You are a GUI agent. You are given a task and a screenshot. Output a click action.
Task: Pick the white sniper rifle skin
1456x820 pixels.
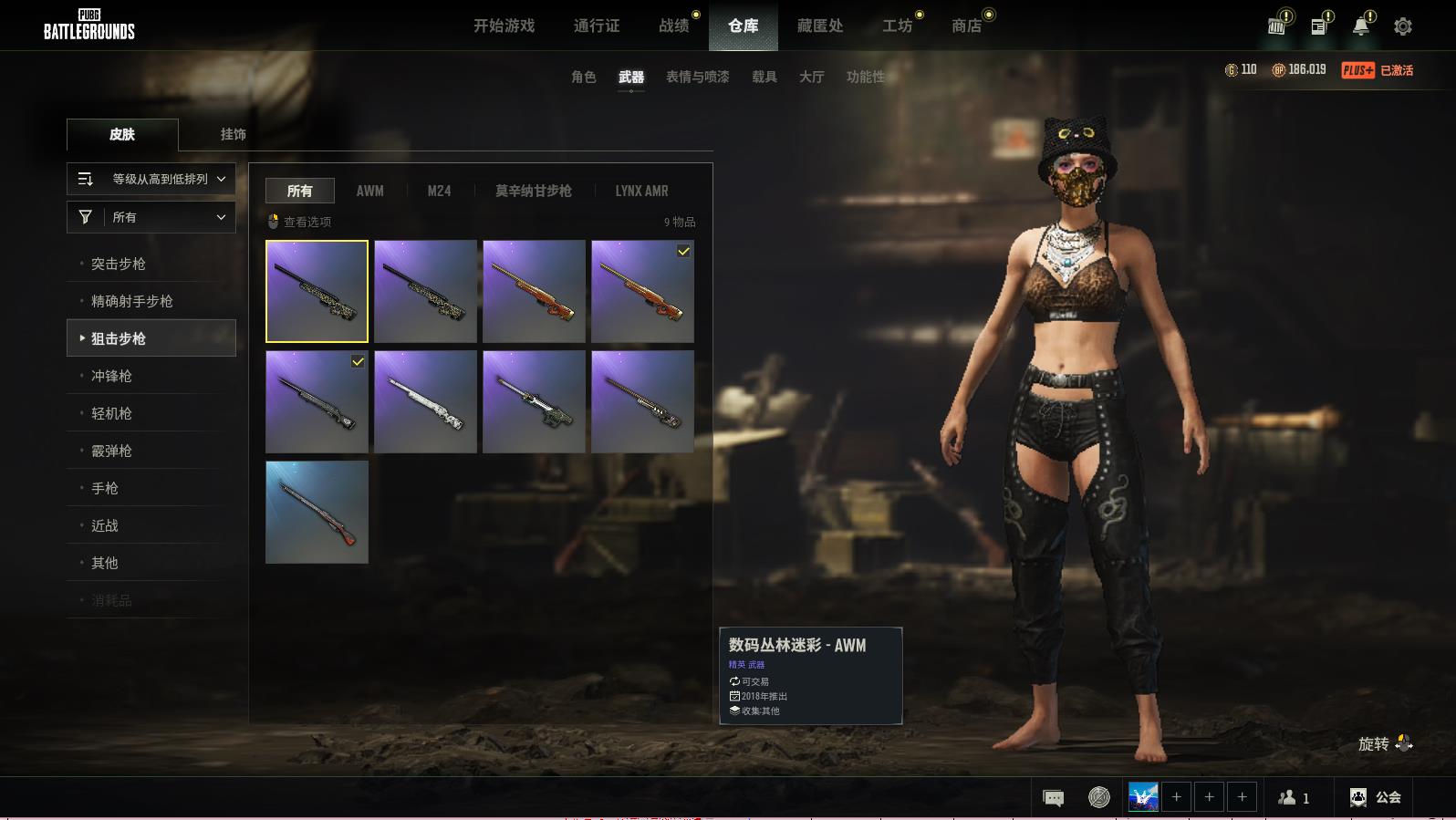click(425, 401)
